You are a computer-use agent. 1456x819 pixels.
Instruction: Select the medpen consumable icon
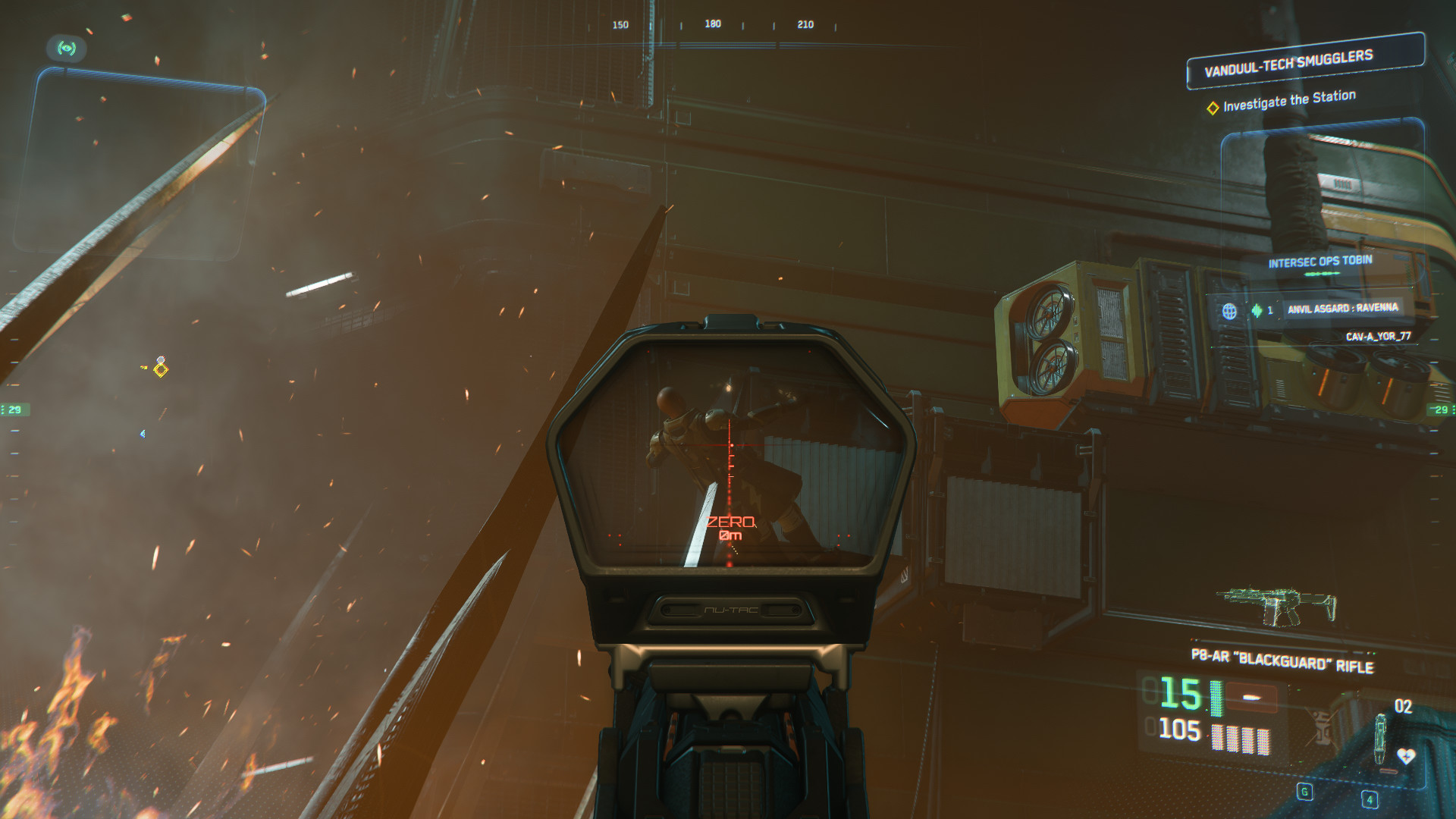(1381, 739)
